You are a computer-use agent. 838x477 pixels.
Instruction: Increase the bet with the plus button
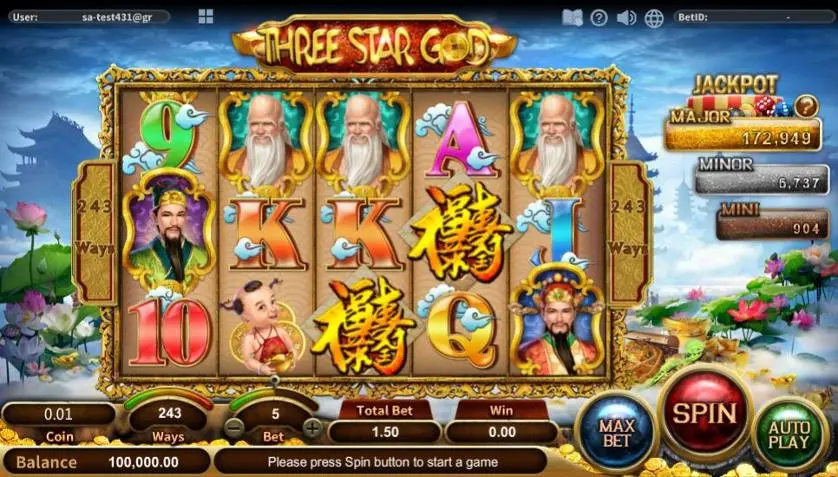(x=313, y=429)
